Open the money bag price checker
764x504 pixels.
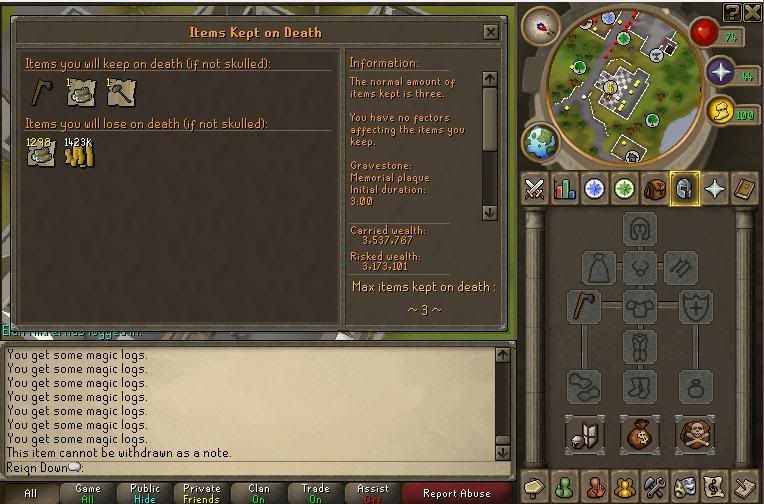(639, 432)
